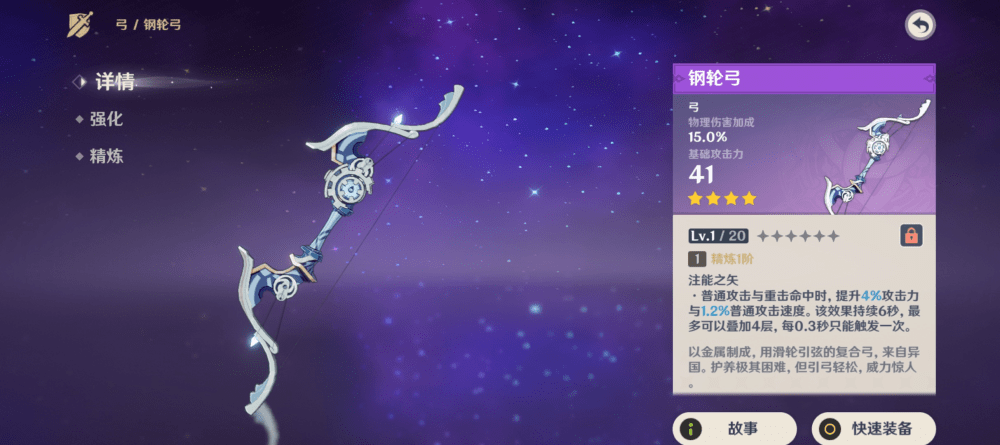Select the 精炼 refine tab
Screen dimensions: 1000x445
click(x=106, y=156)
